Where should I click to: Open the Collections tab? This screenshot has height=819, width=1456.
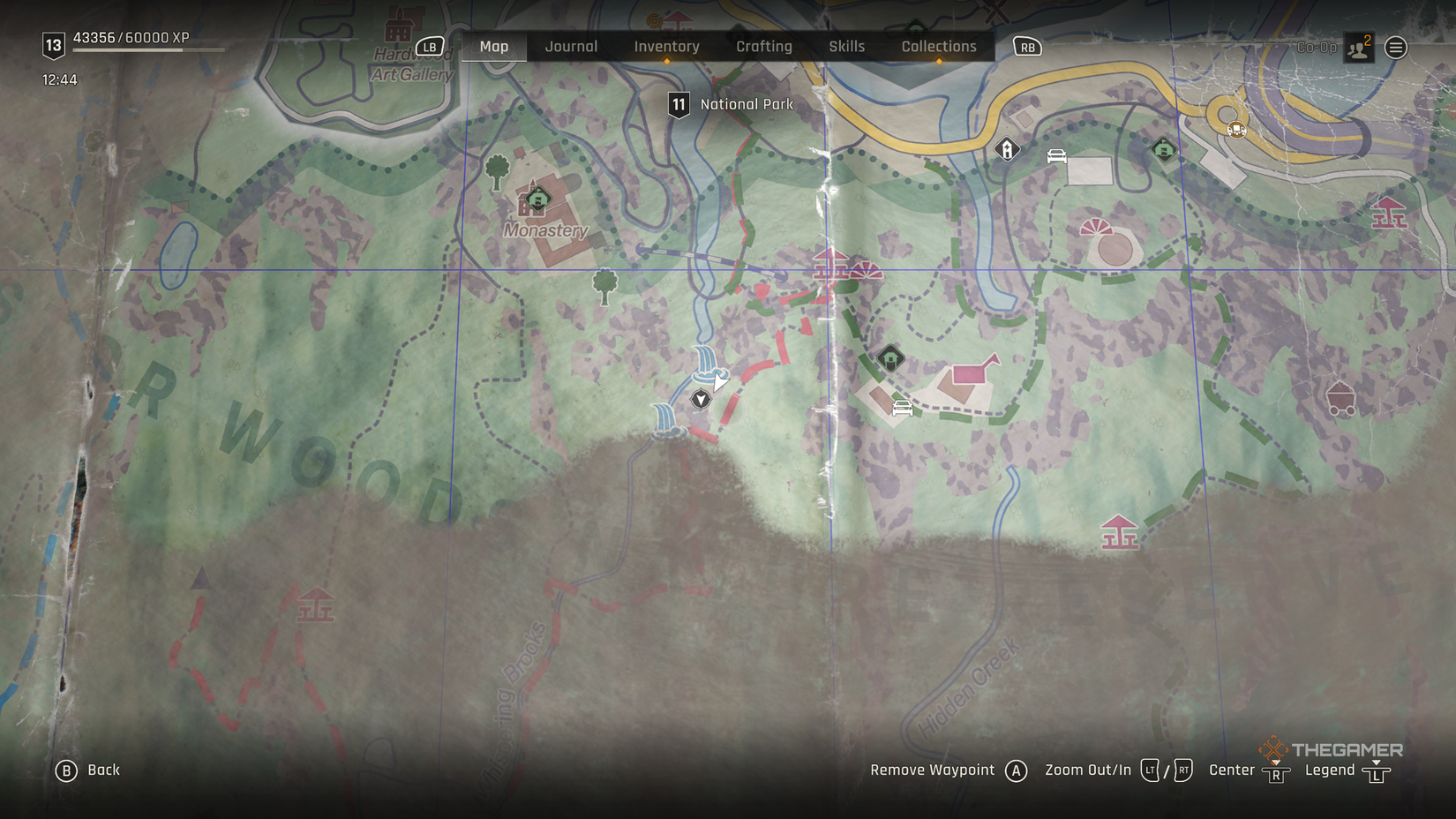tap(939, 47)
